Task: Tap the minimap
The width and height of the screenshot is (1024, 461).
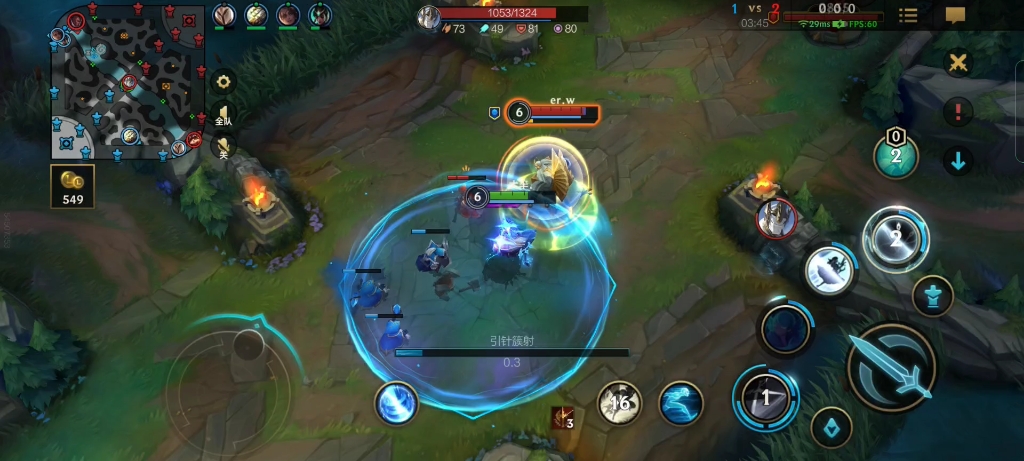Action: 126,81
